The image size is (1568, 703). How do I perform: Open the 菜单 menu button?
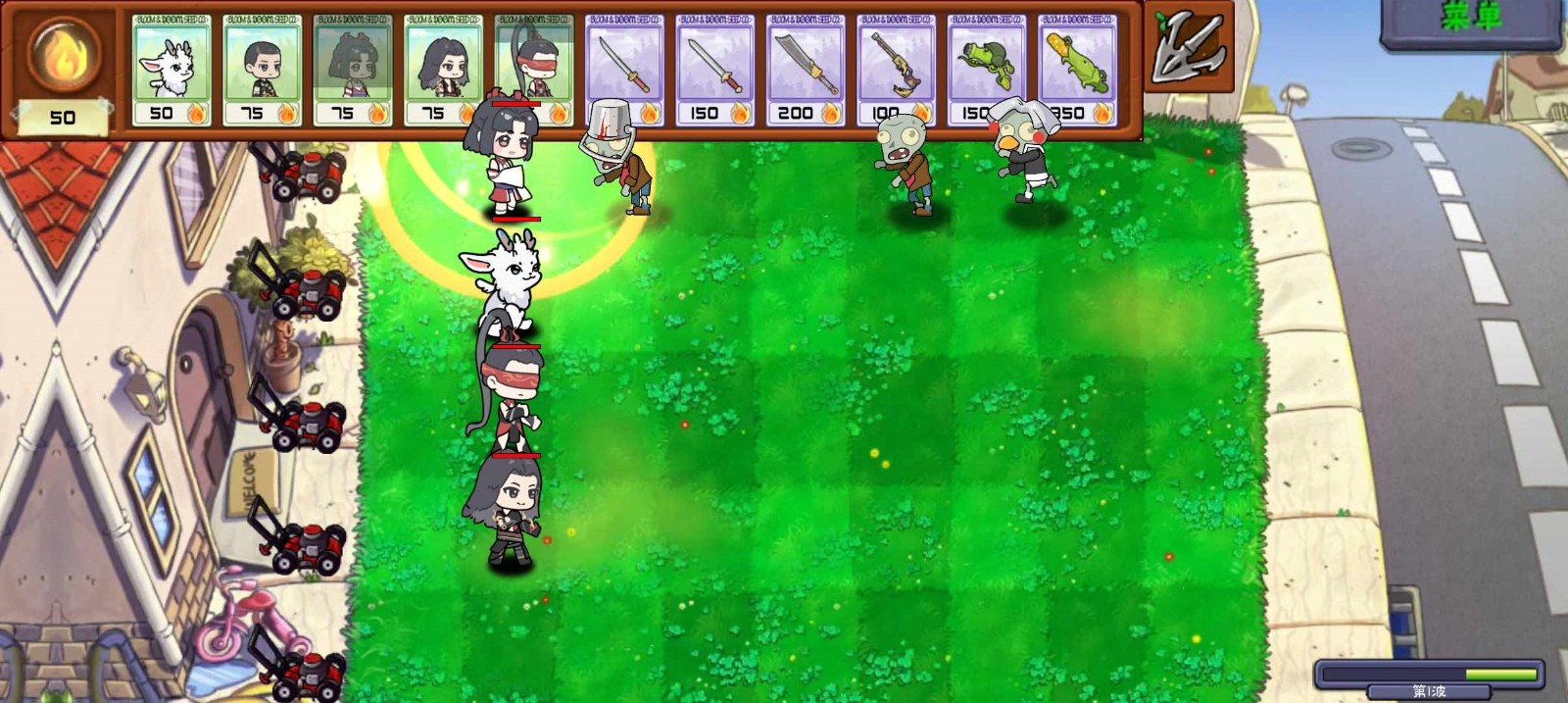(x=1471, y=20)
